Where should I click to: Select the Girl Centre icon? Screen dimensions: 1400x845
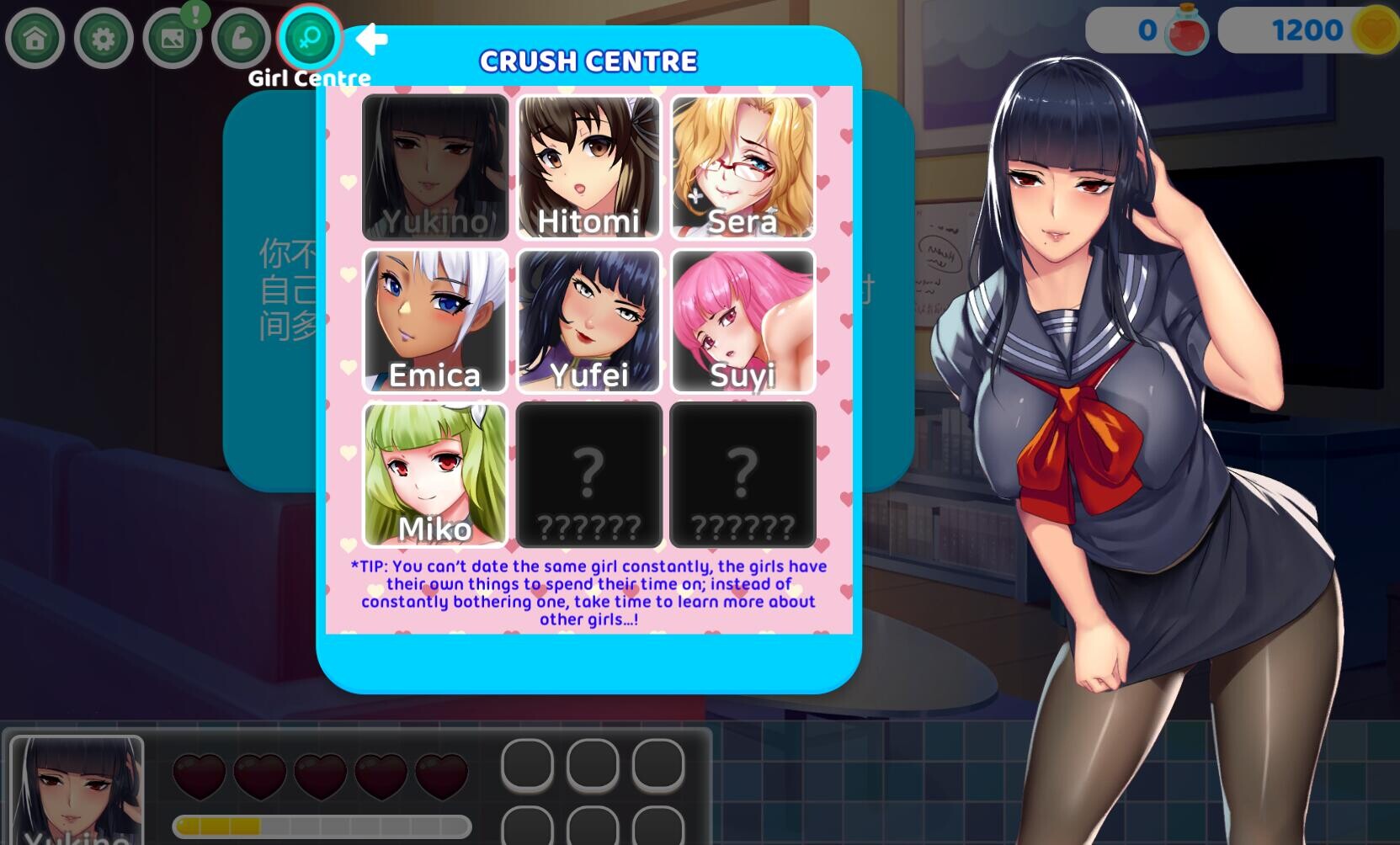309,38
